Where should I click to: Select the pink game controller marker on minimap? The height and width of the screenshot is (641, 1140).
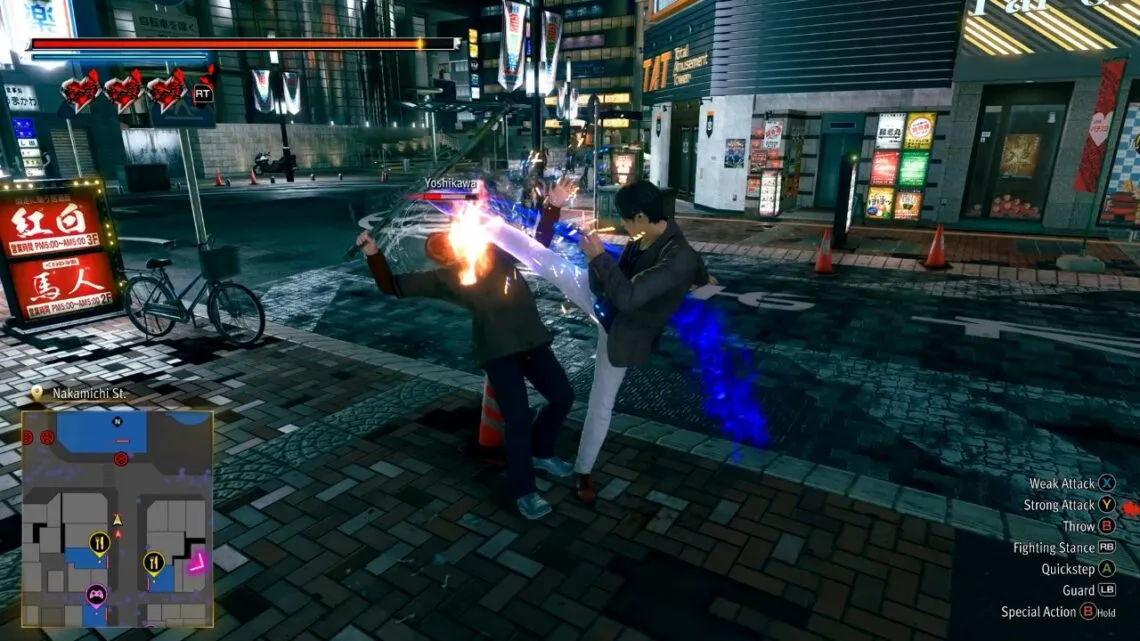point(96,595)
